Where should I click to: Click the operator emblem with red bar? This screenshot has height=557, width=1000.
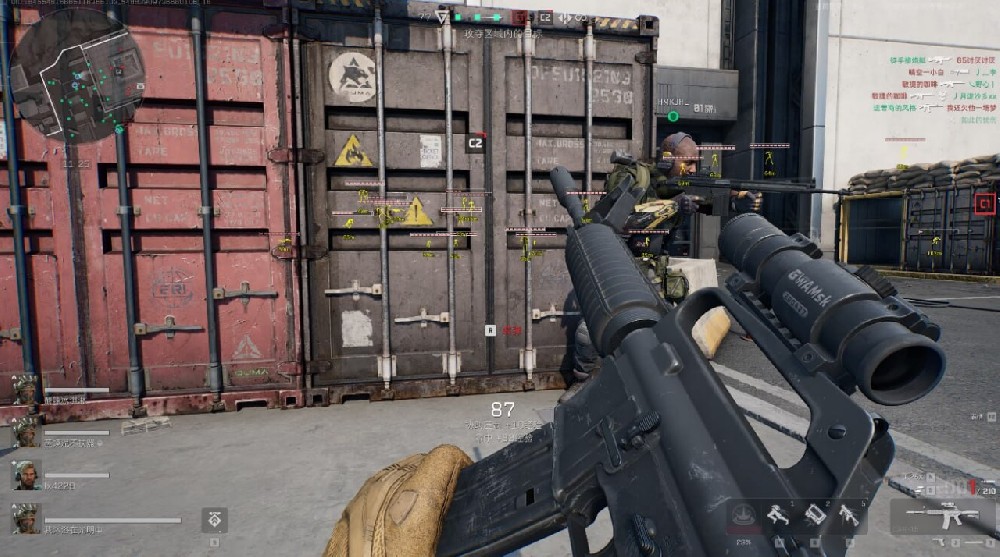(742, 515)
